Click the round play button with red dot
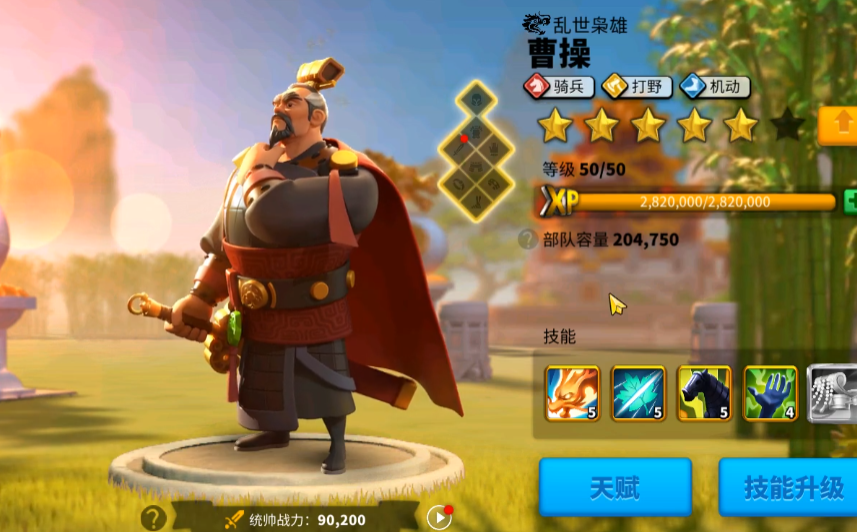This screenshot has width=857, height=532. point(439,517)
